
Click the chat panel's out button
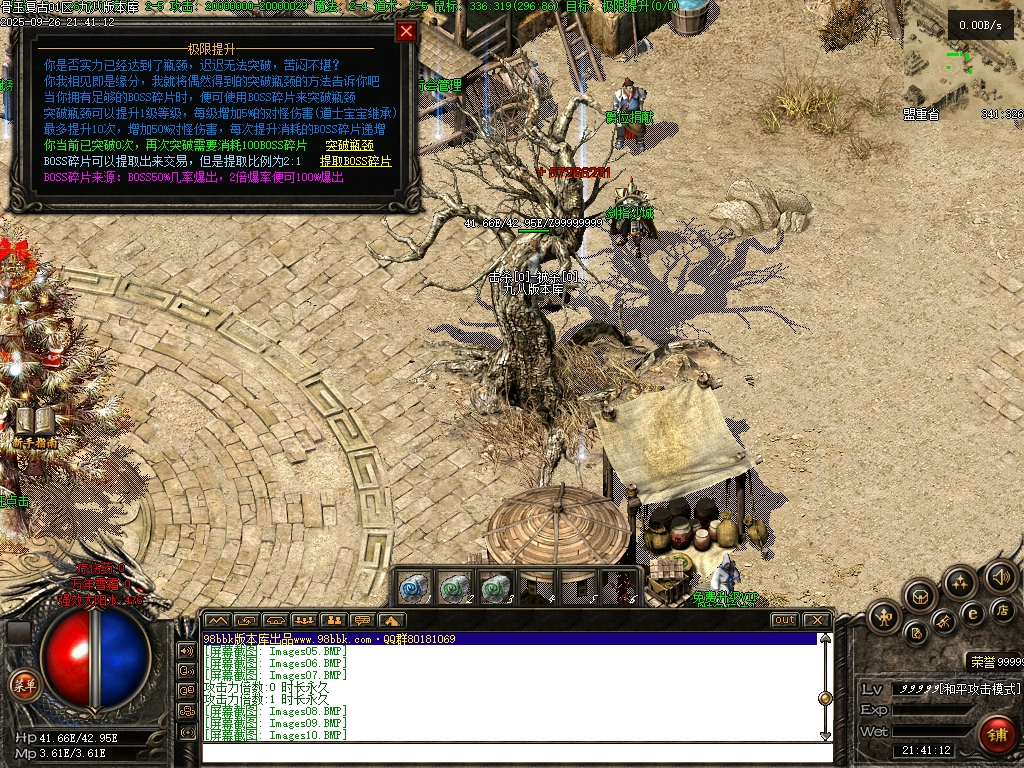click(785, 620)
